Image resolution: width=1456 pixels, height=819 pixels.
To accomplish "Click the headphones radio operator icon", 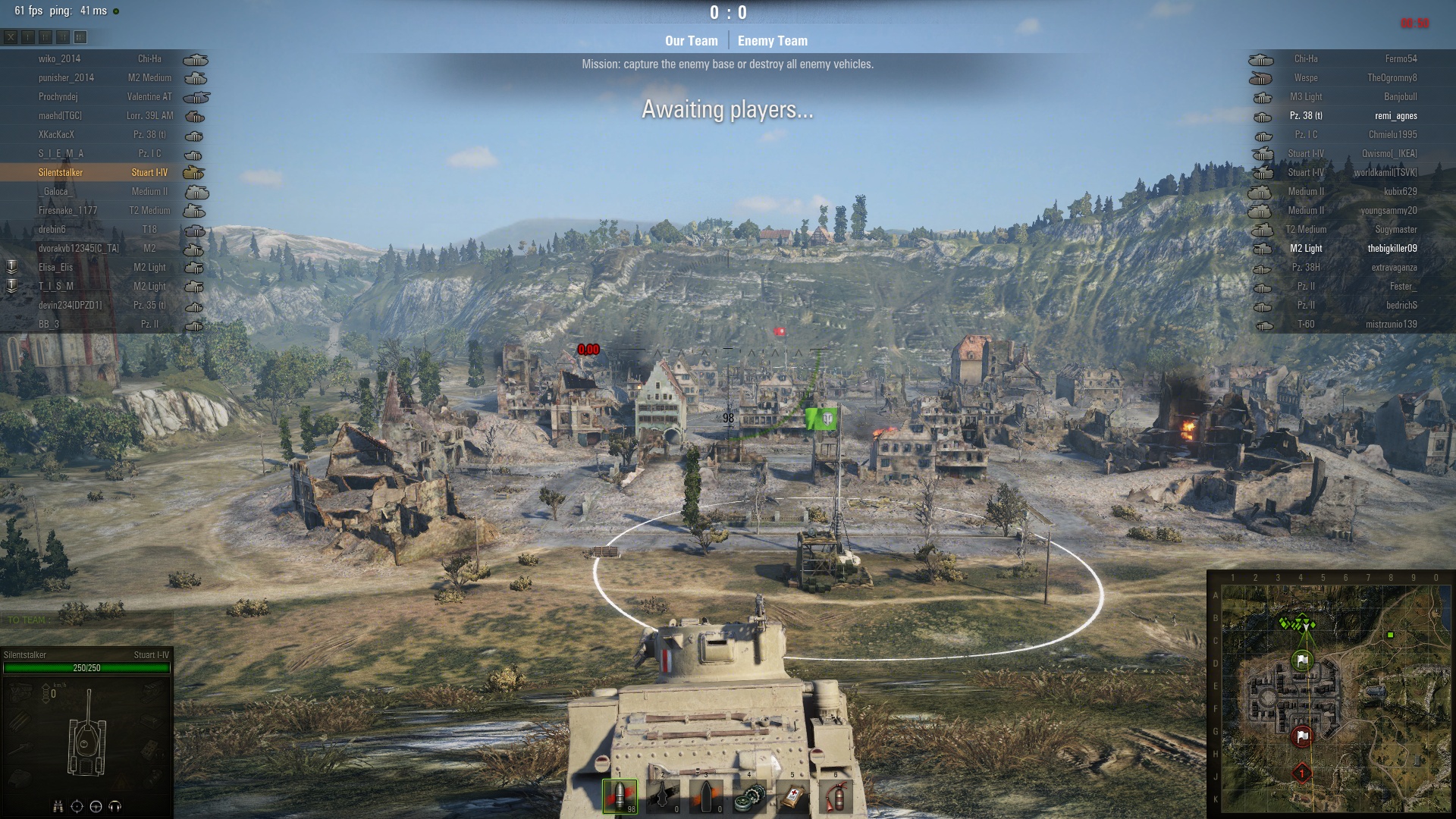I will coord(115,806).
